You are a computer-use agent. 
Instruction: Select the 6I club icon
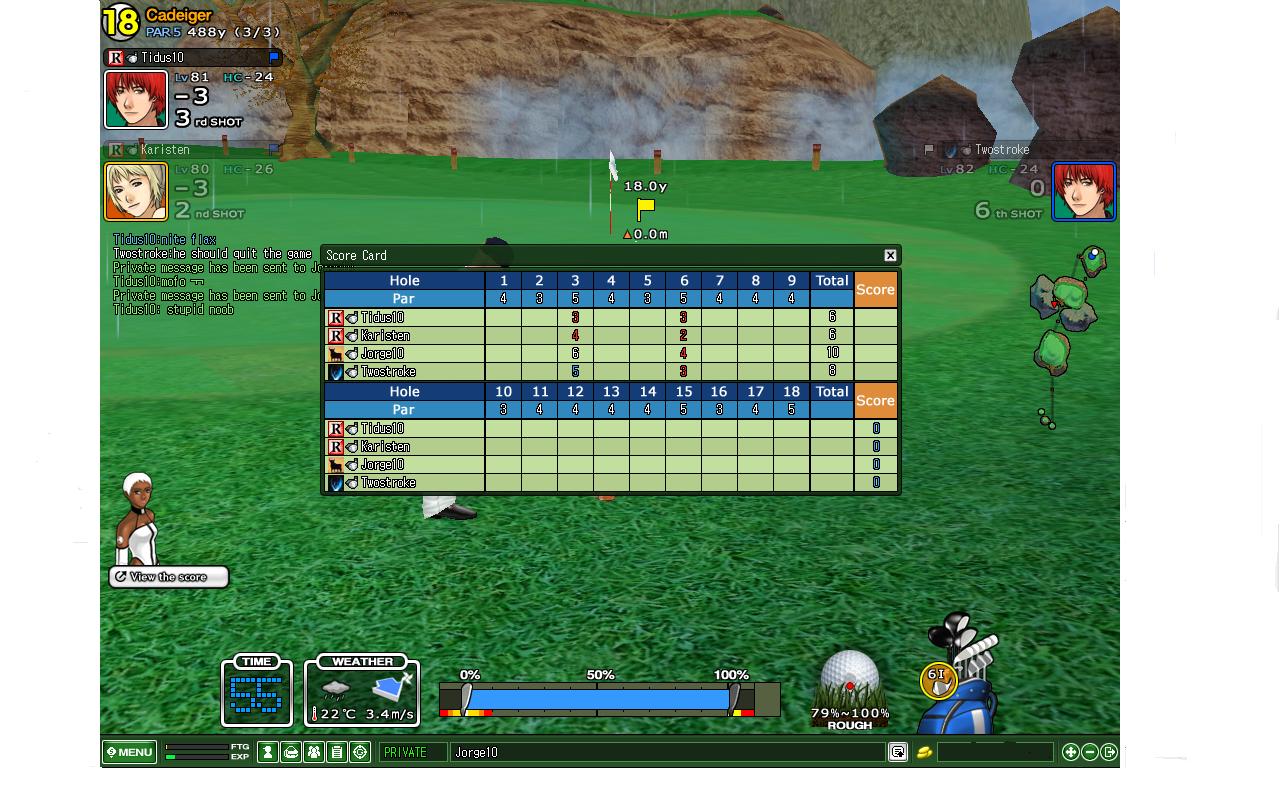pos(938,680)
